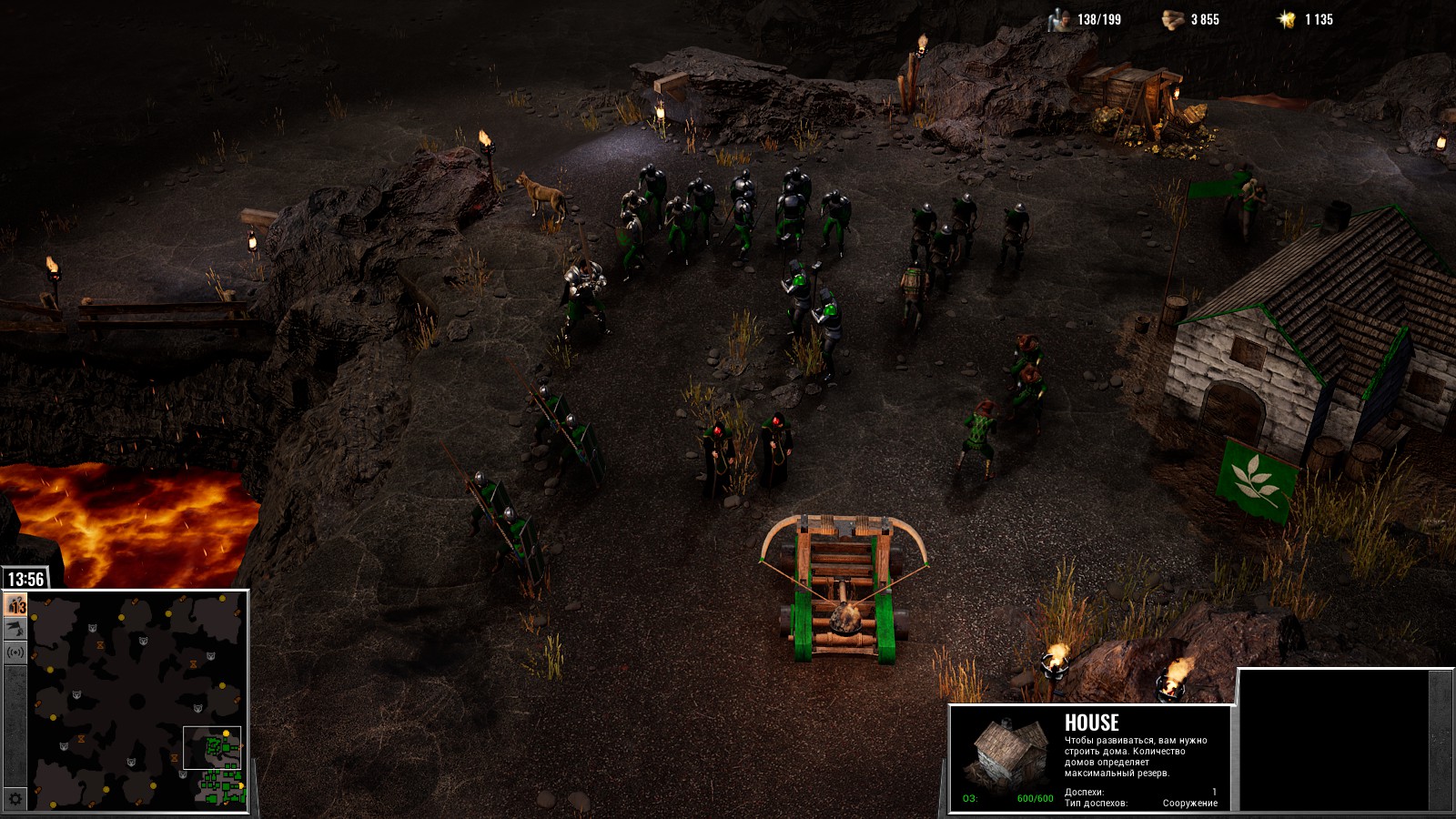Click the flag and helmet army button

click(15, 629)
